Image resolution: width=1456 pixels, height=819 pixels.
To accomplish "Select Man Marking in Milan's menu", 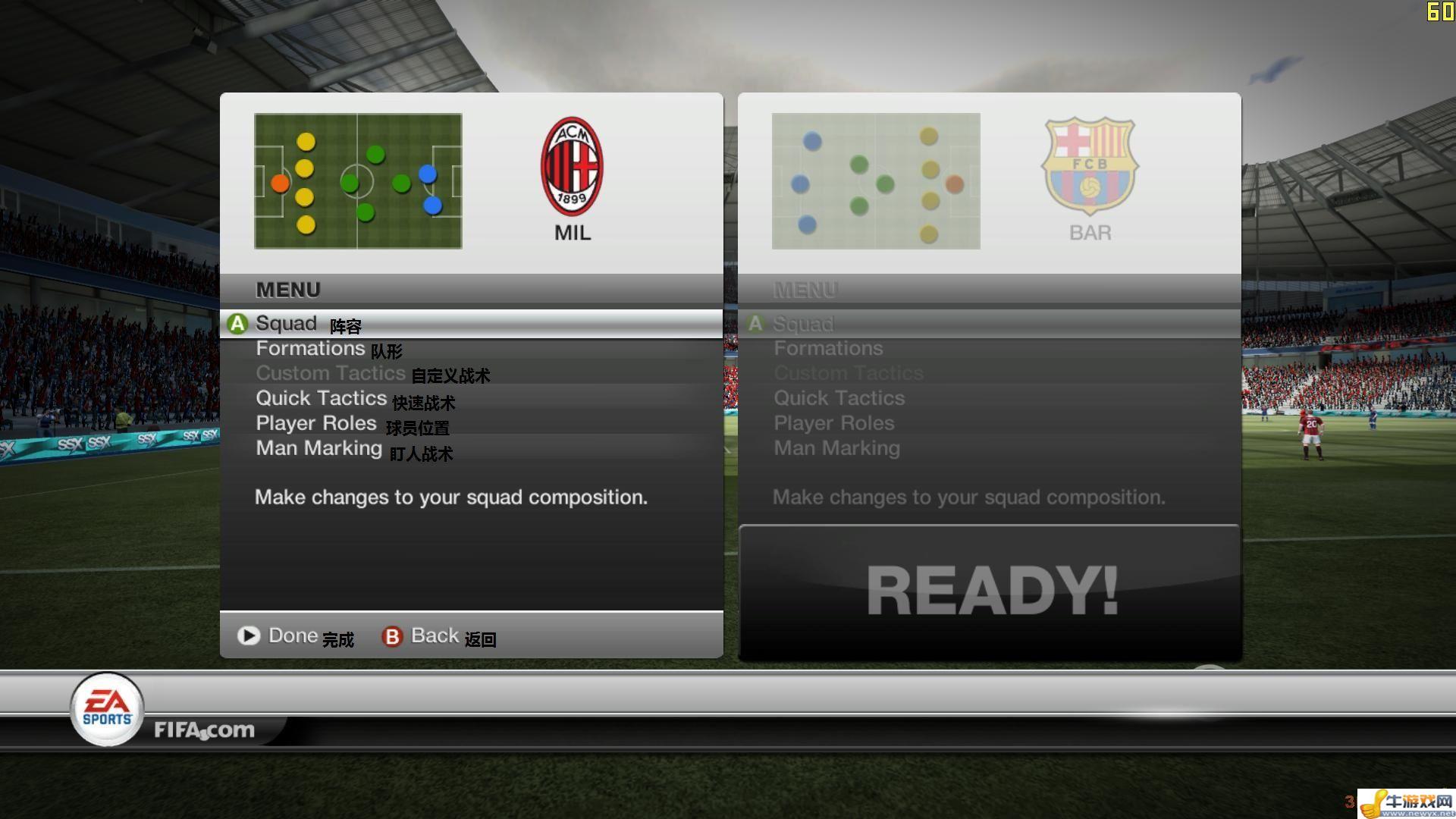I will (x=318, y=449).
